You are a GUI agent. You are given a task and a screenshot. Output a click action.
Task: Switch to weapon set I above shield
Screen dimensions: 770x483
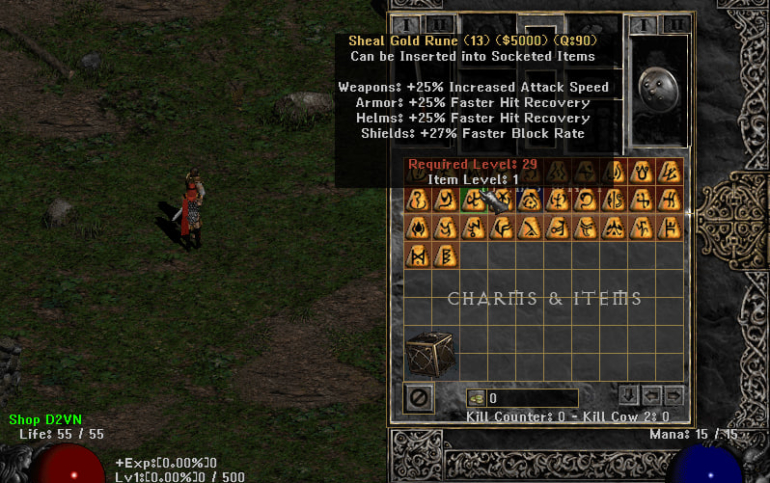pyautogui.click(x=645, y=25)
